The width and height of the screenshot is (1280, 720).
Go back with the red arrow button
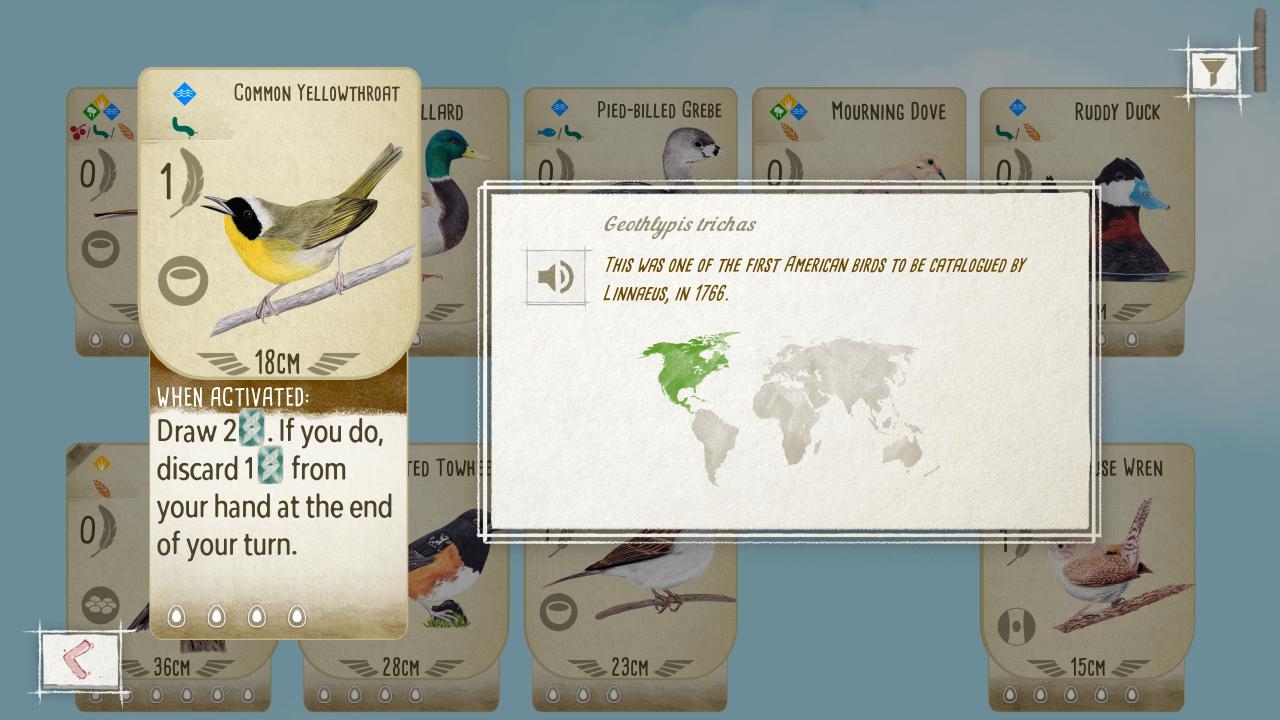pos(78,659)
